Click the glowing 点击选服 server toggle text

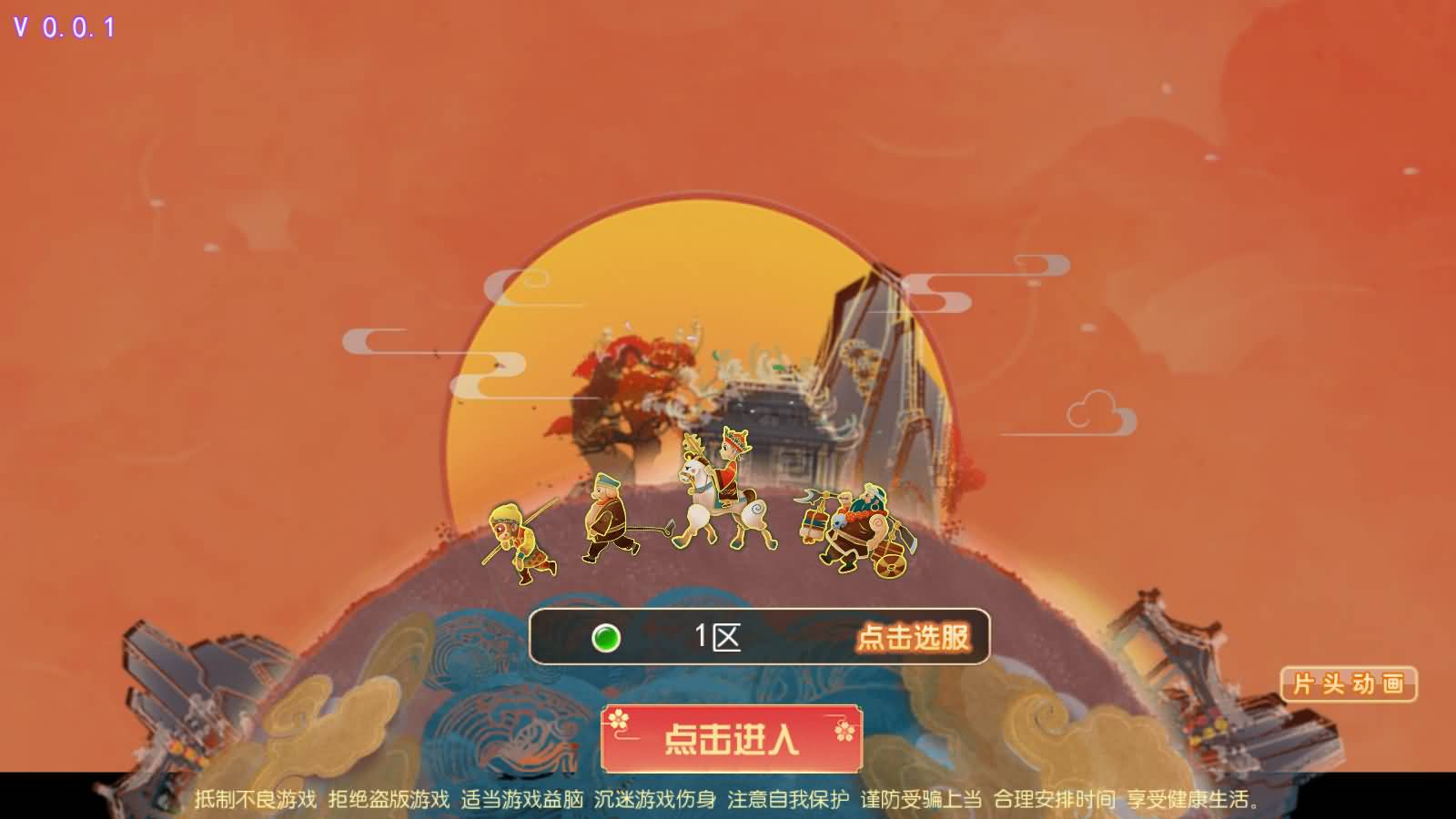915,638
